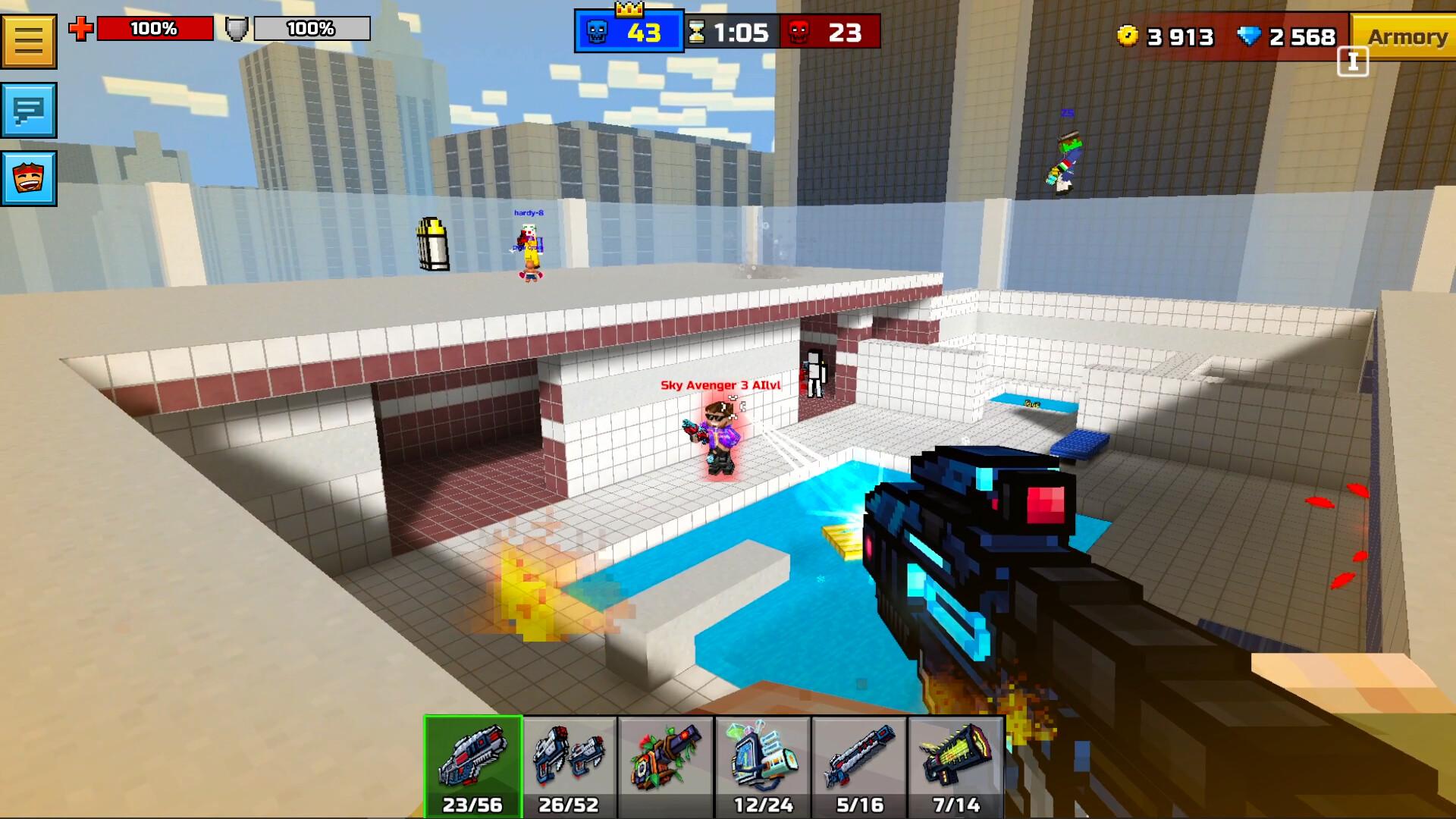Click the gold coins currency icon
Screen dimensions: 1456x819
click(1128, 36)
